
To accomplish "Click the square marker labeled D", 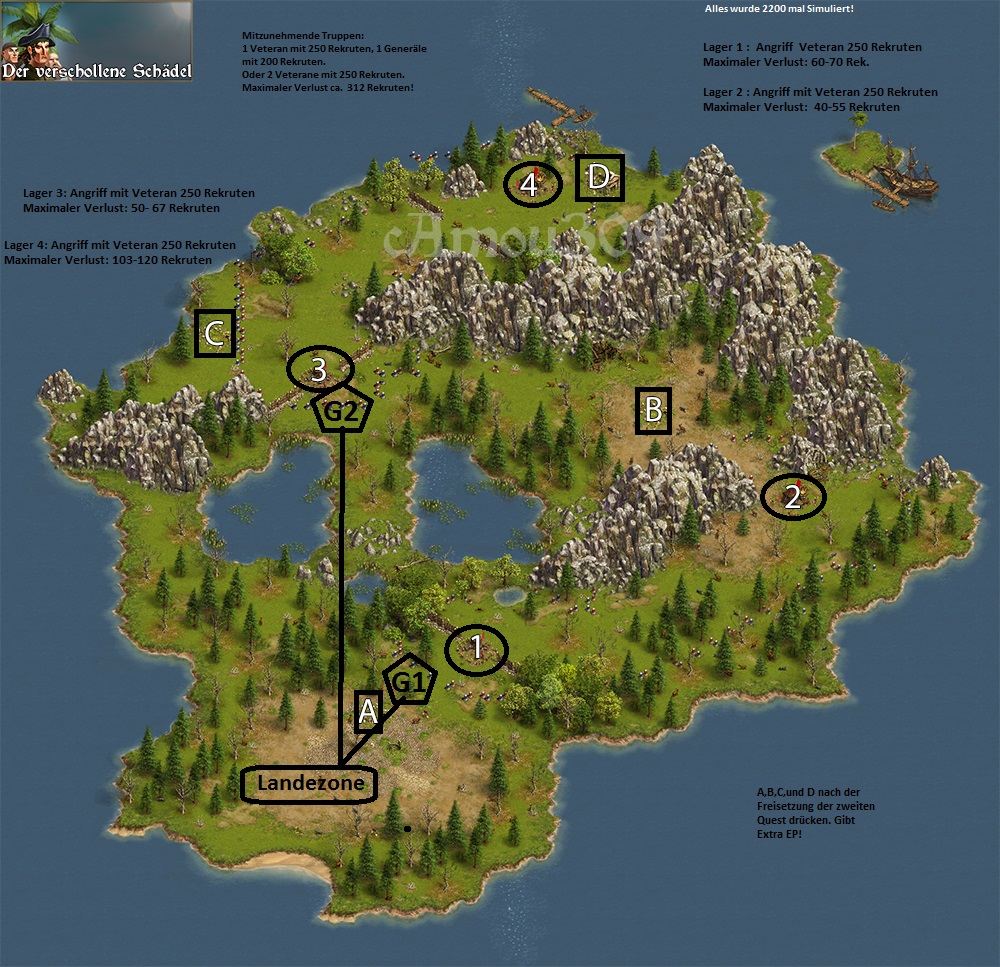I will coord(600,178).
